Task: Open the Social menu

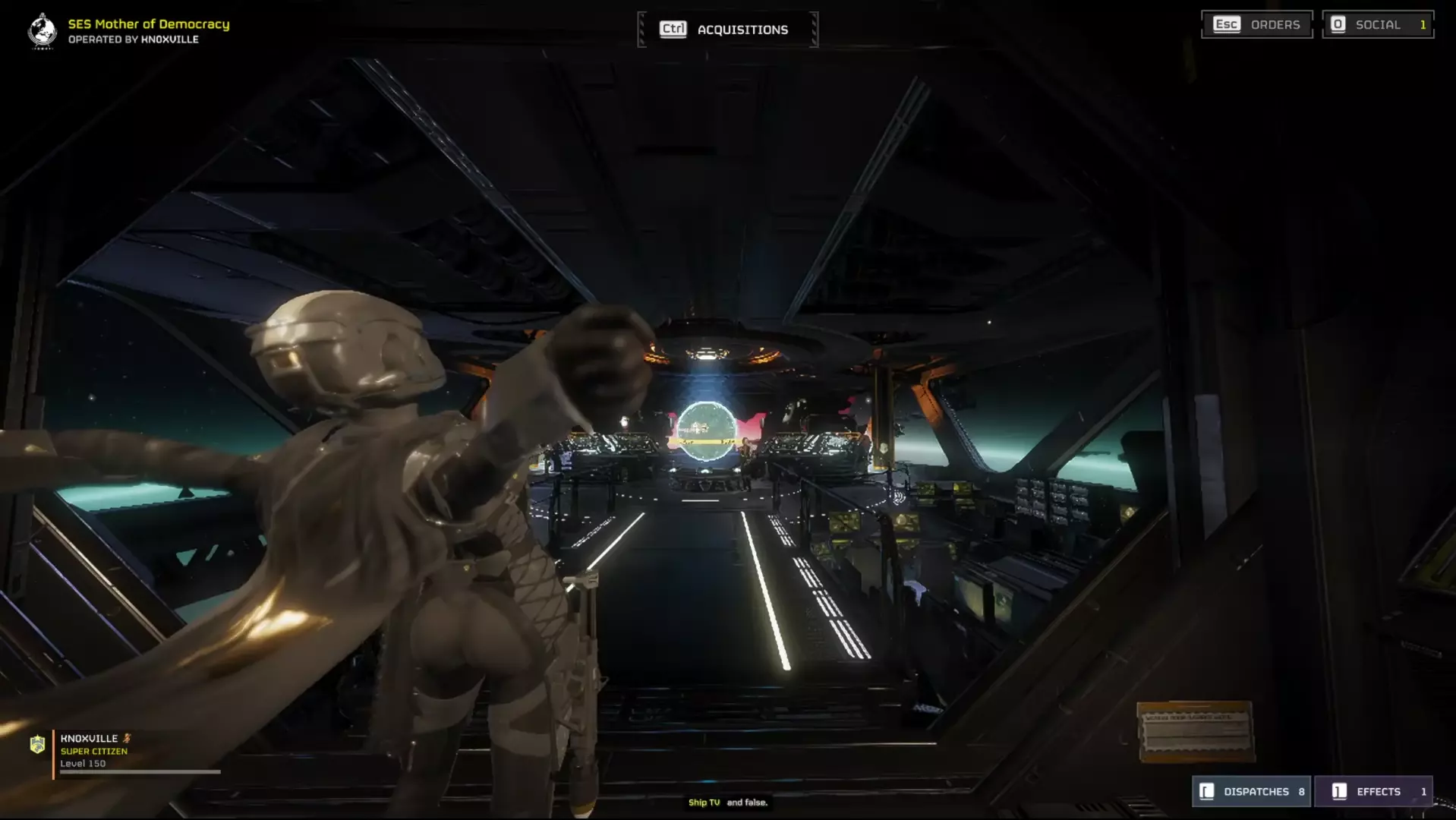Action: coord(1377,24)
